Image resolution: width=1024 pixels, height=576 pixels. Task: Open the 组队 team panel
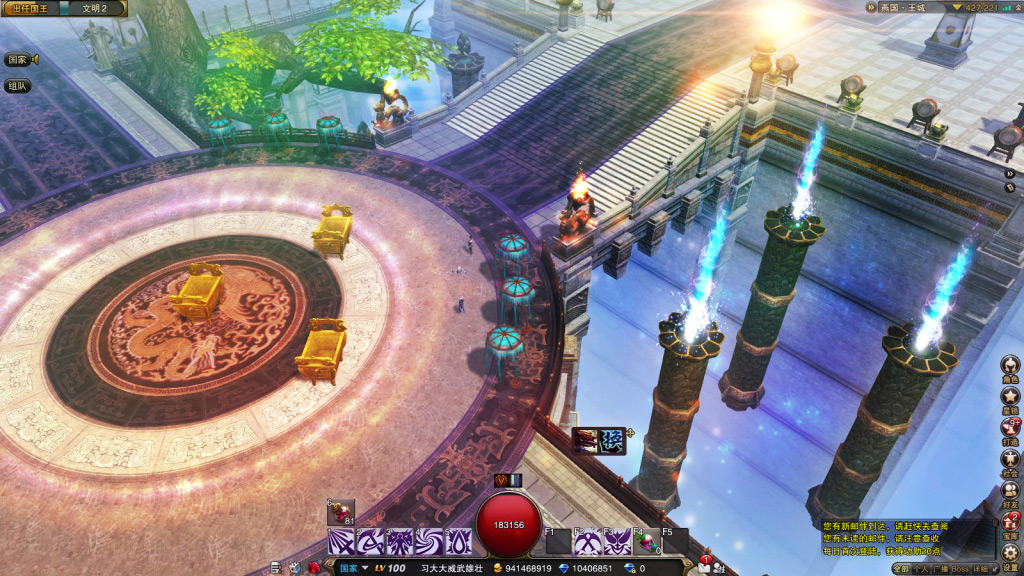point(18,86)
